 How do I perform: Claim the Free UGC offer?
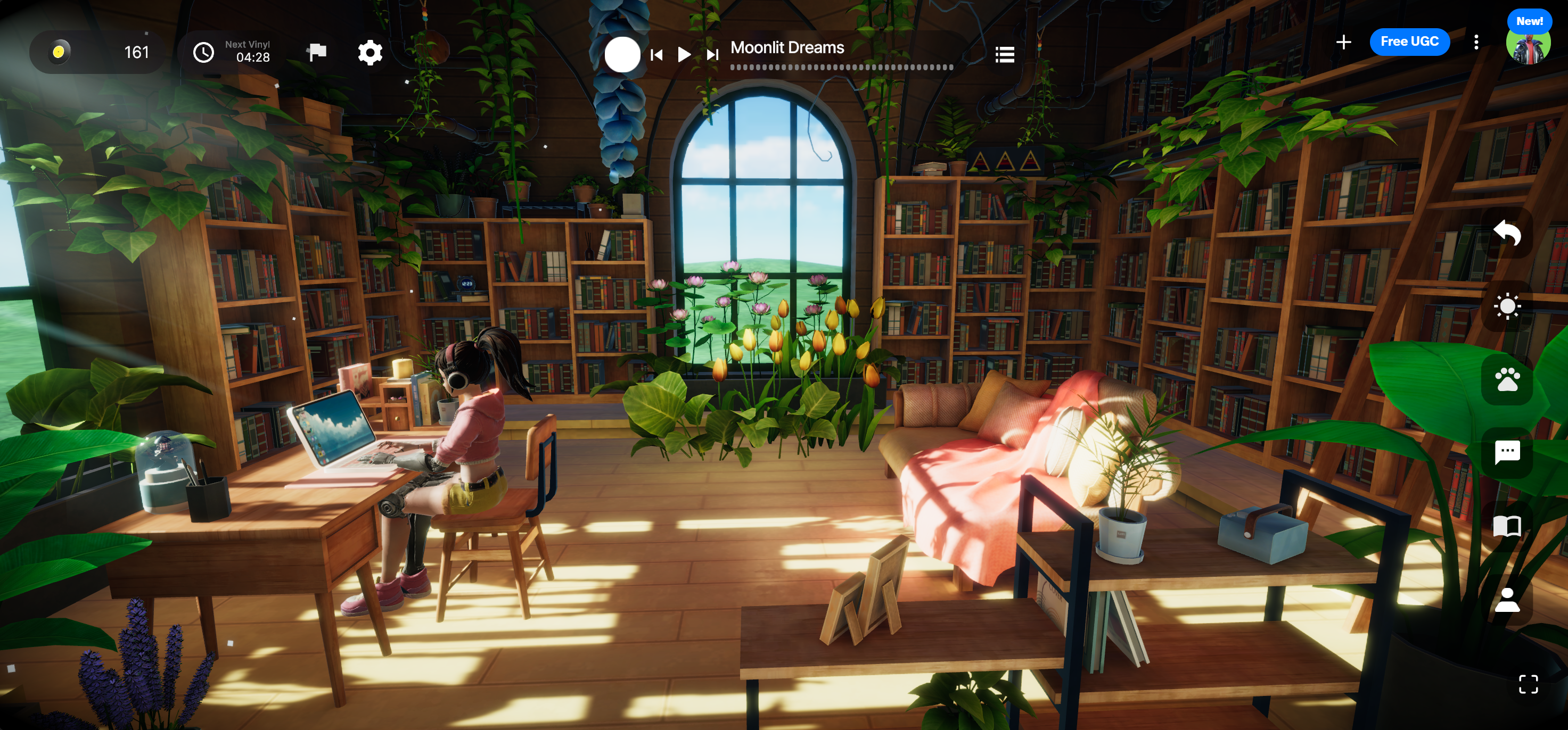point(1409,42)
